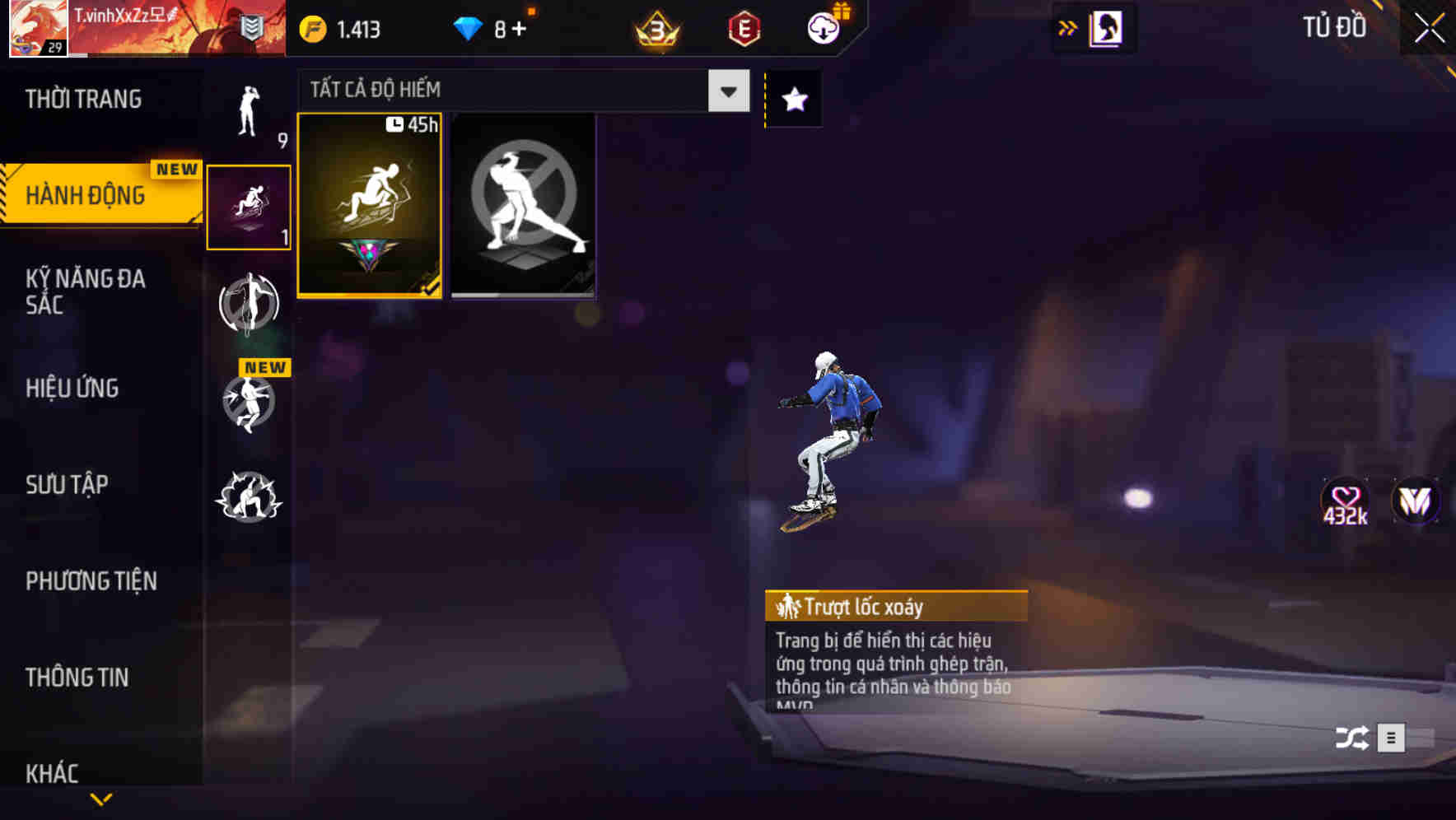The height and width of the screenshot is (820, 1456).
Task: Toggle the favorites star filter
Action: (792, 99)
